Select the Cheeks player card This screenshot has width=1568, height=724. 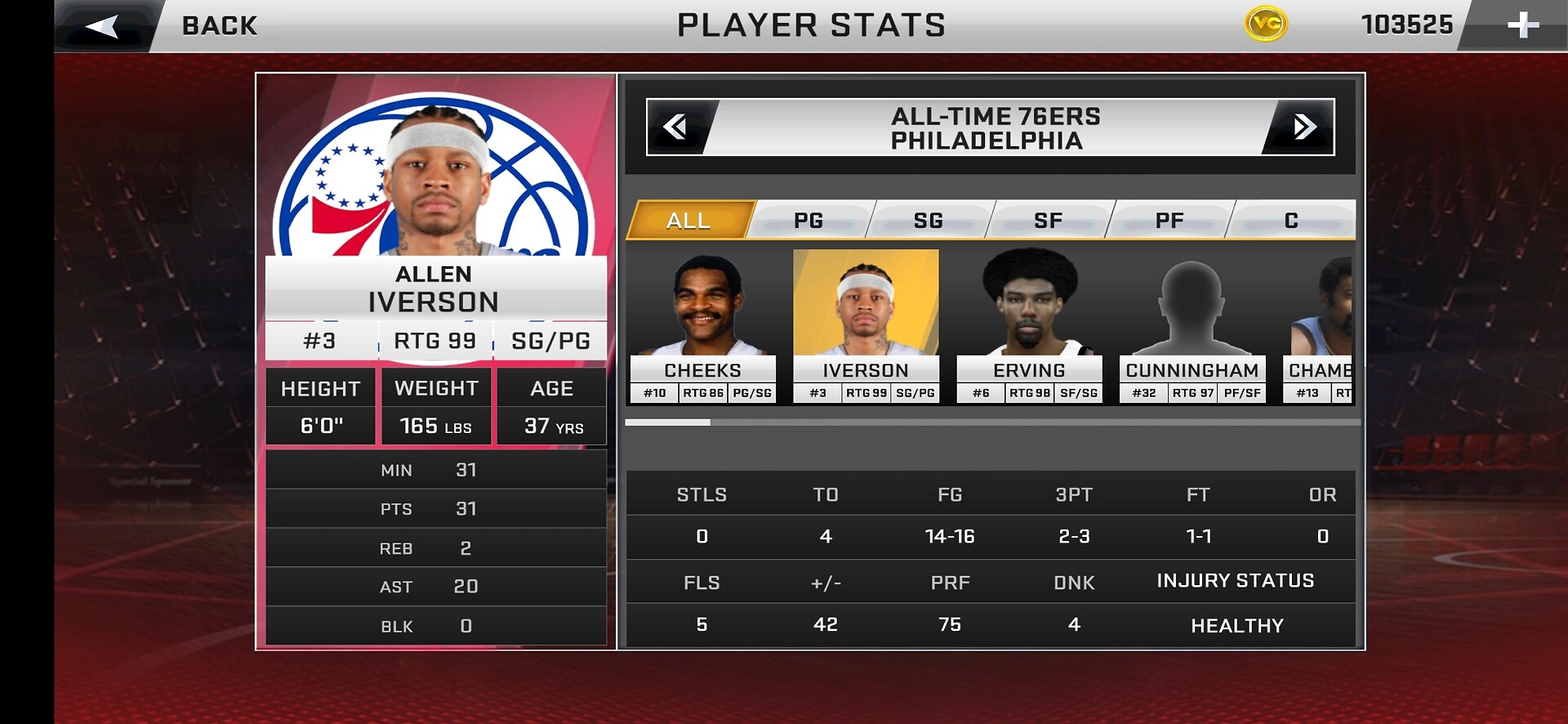pos(702,327)
